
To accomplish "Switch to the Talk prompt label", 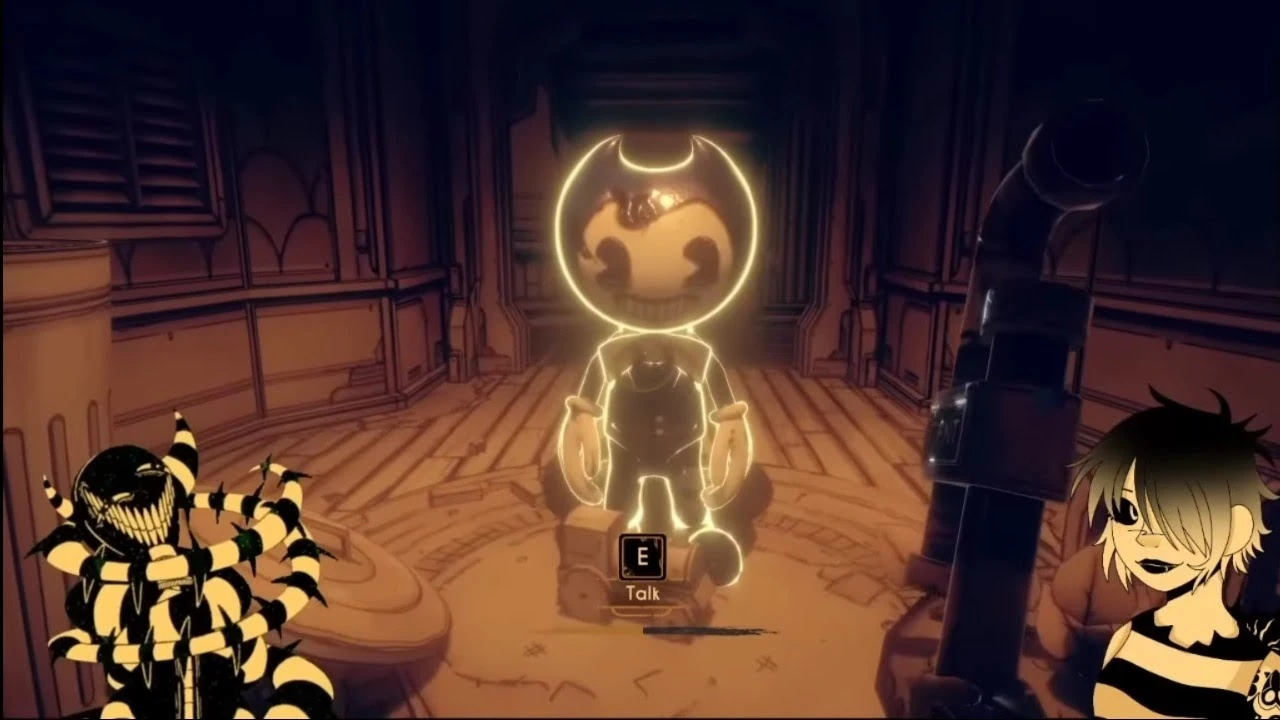I will pyautogui.click(x=643, y=592).
